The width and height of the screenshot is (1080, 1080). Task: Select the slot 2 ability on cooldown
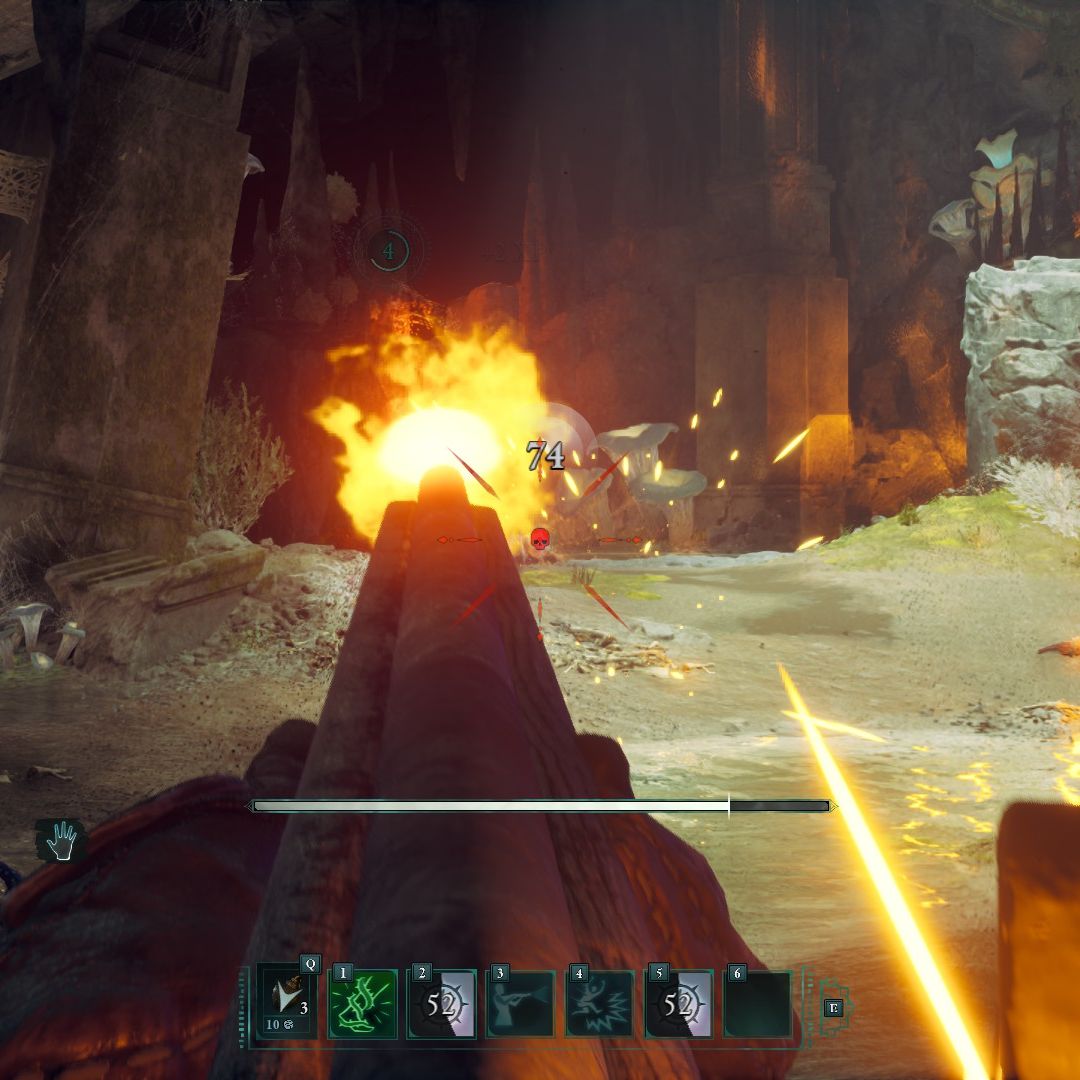(442, 1004)
